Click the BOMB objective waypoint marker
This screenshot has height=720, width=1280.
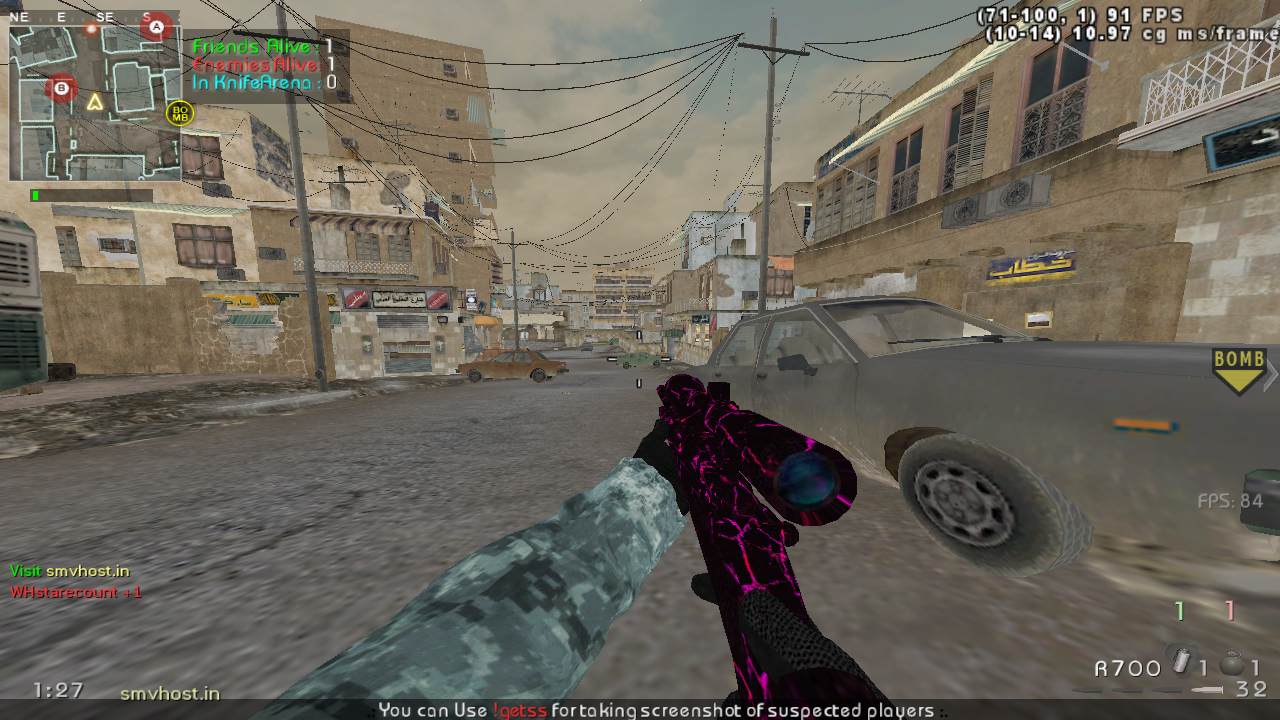(x=1239, y=370)
